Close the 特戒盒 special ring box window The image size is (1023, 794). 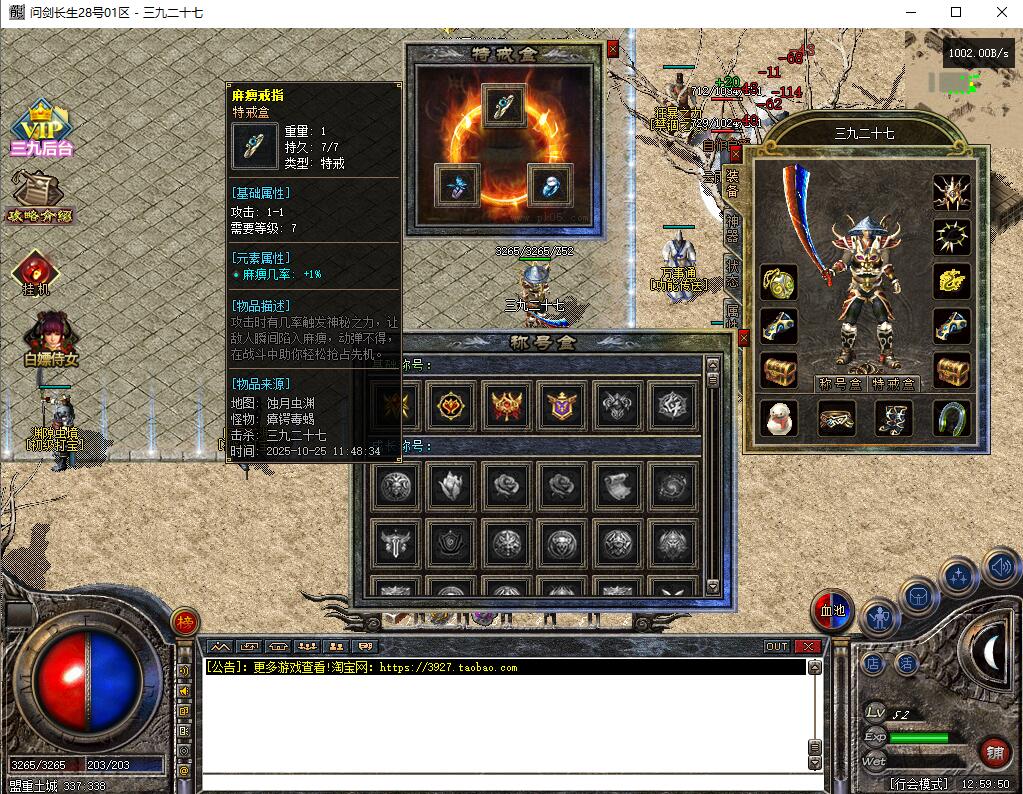click(x=612, y=48)
